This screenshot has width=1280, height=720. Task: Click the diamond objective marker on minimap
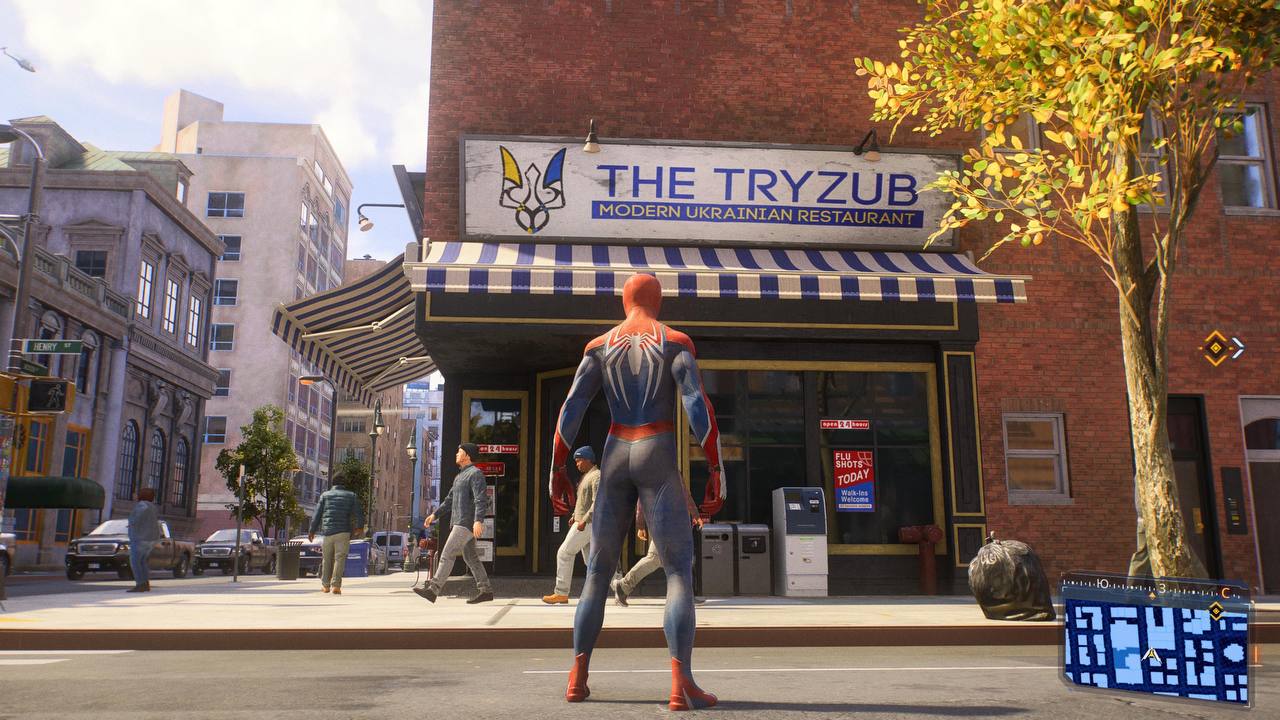point(1216,610)
